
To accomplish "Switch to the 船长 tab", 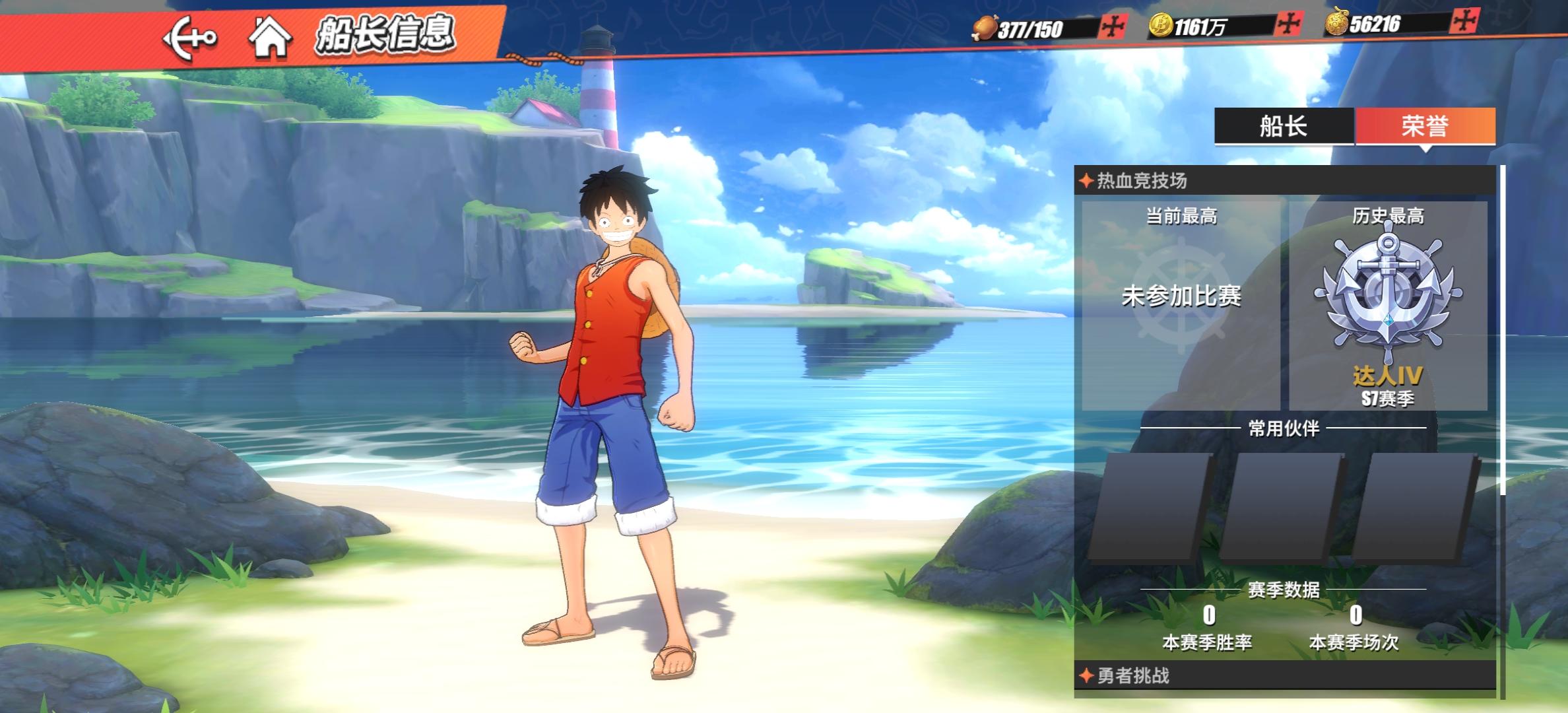I will pyautogui.click(x=1283, y=126).
